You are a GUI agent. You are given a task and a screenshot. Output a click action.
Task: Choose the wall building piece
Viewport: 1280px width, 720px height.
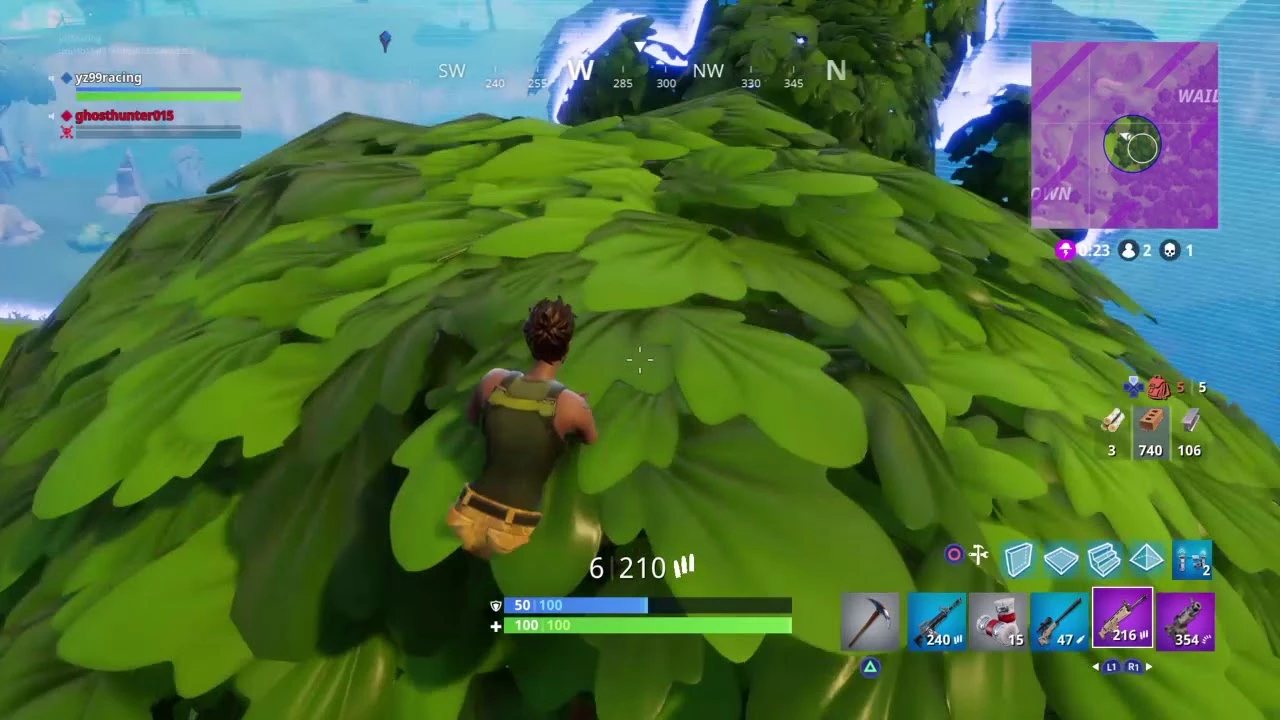click(x=1018, y=560)
